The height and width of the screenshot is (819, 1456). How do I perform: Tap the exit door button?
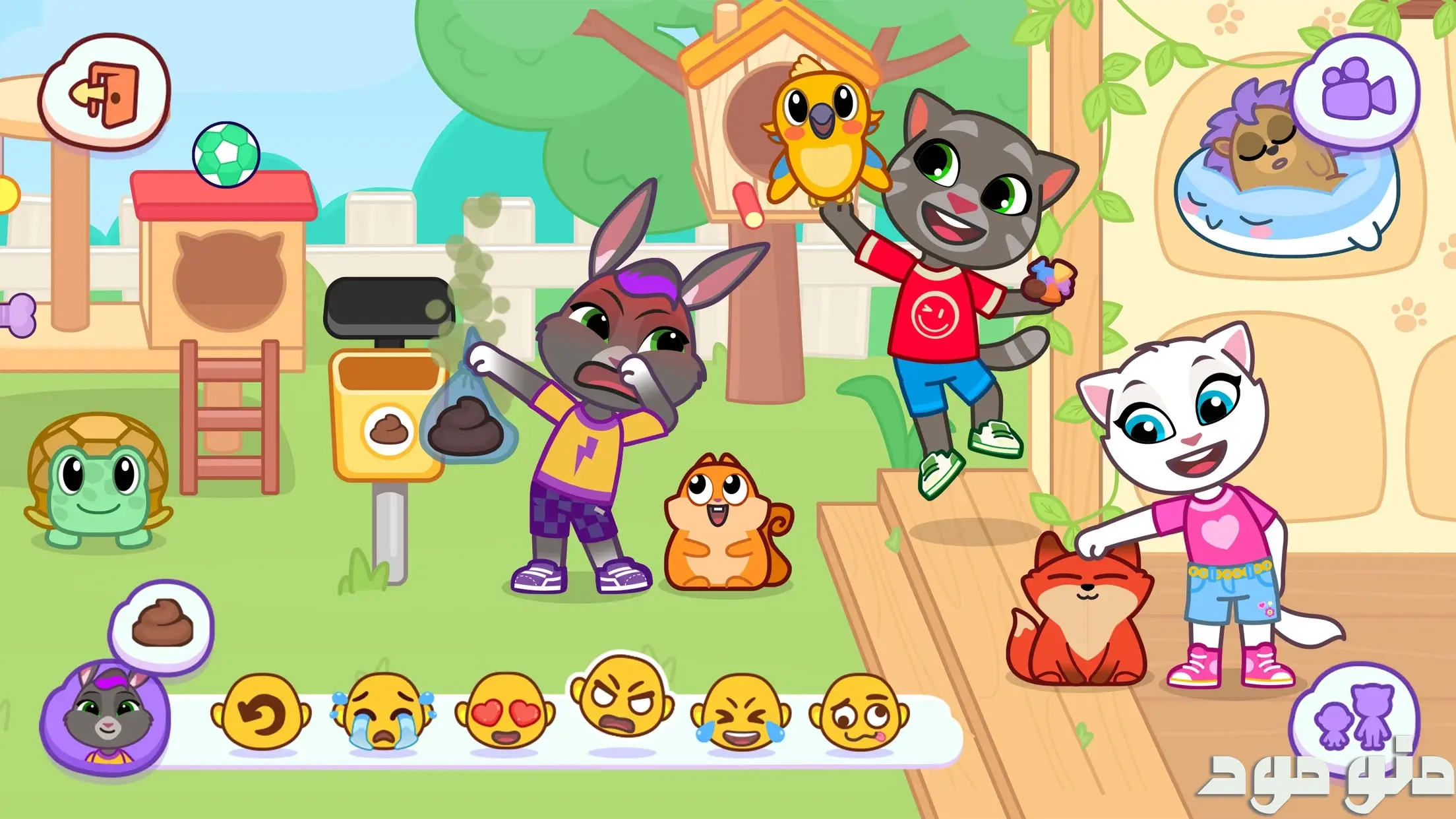(106, 92)
